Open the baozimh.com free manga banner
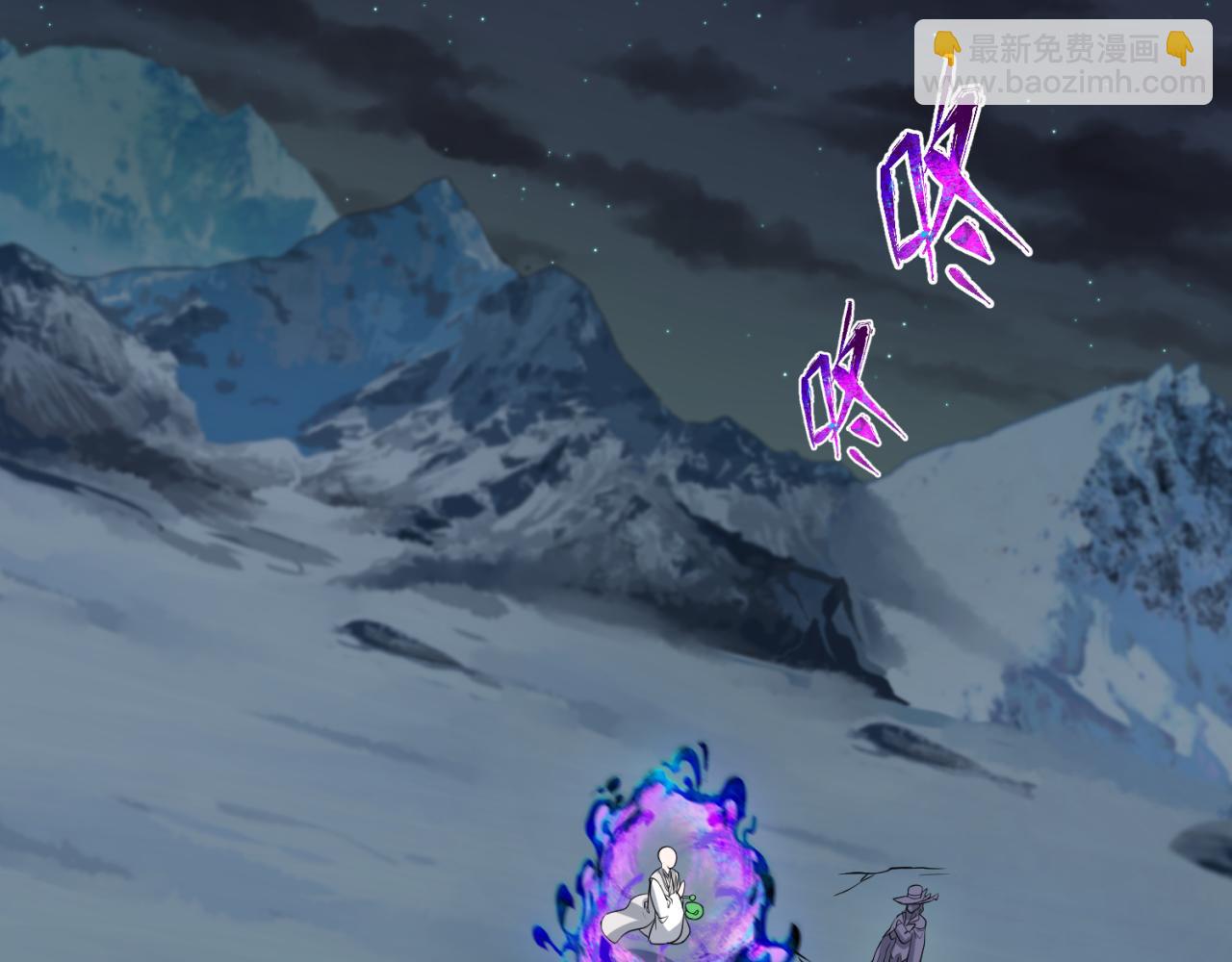Viewport: 1232px width, 962px height. pos(1063,63)
